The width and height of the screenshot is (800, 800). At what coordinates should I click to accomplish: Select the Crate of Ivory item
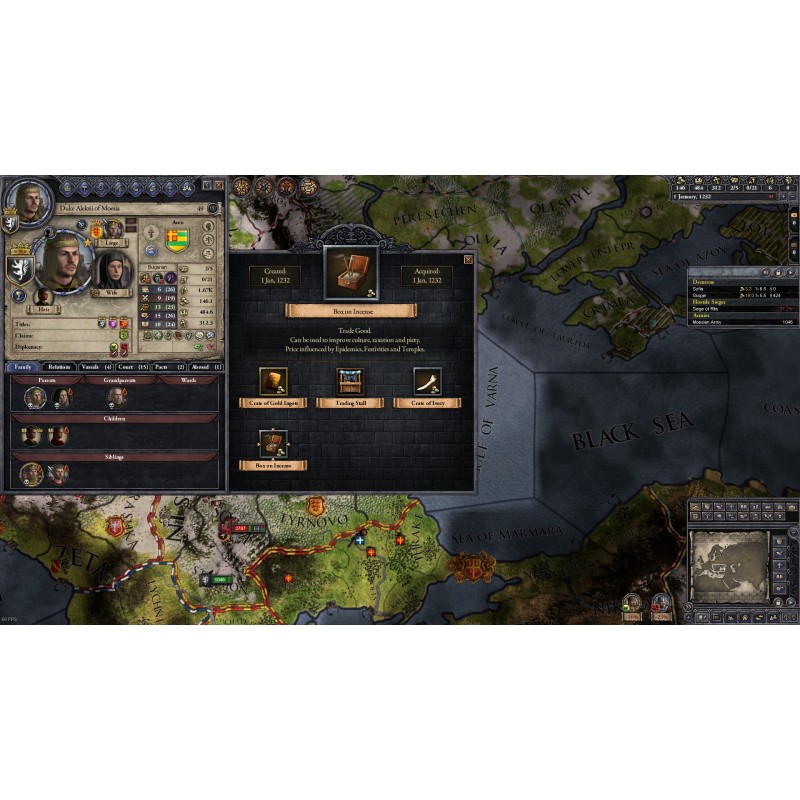click(x=428, y=382)
